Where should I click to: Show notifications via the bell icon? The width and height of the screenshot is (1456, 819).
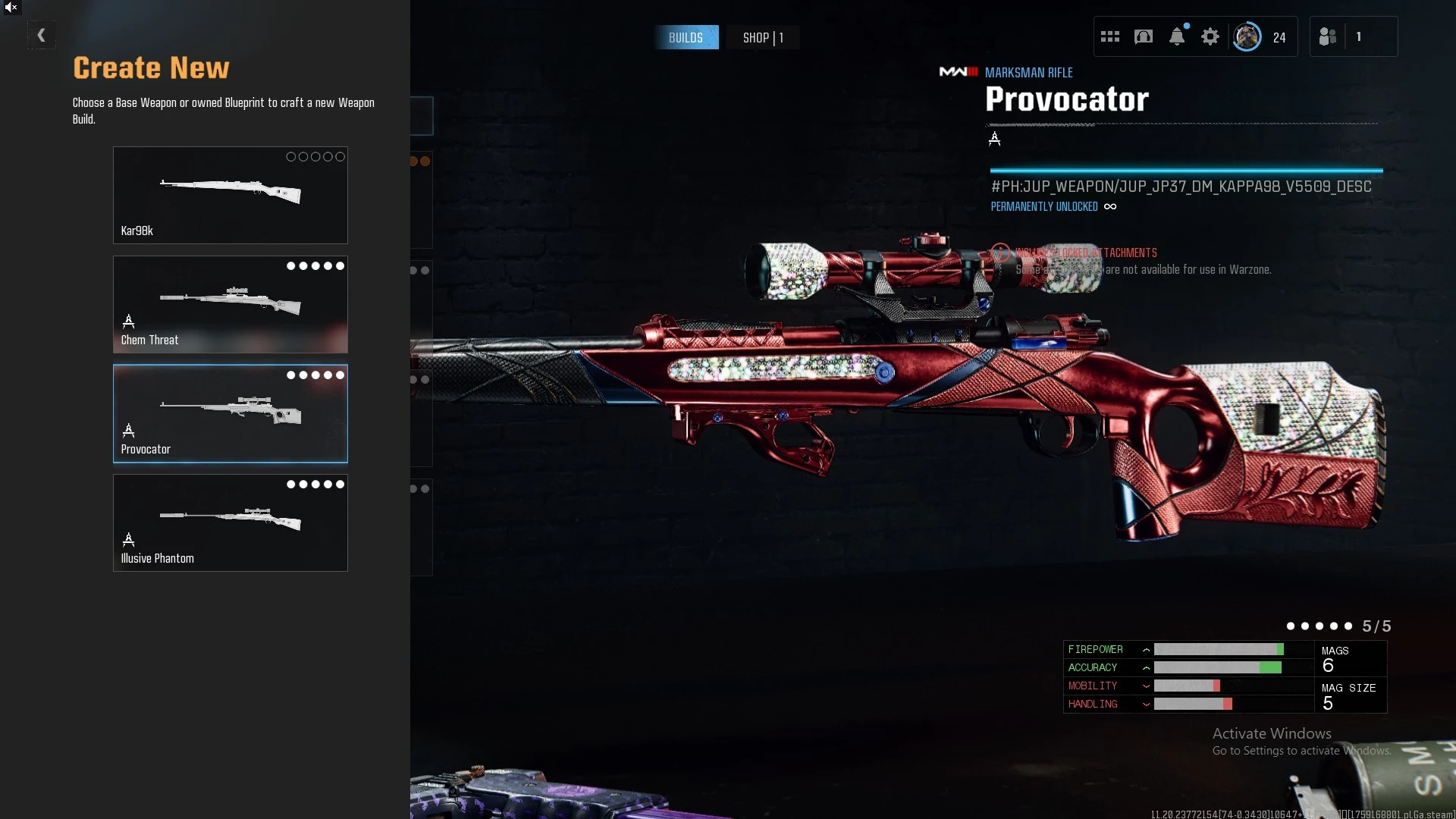click(x=1177, y=36)
